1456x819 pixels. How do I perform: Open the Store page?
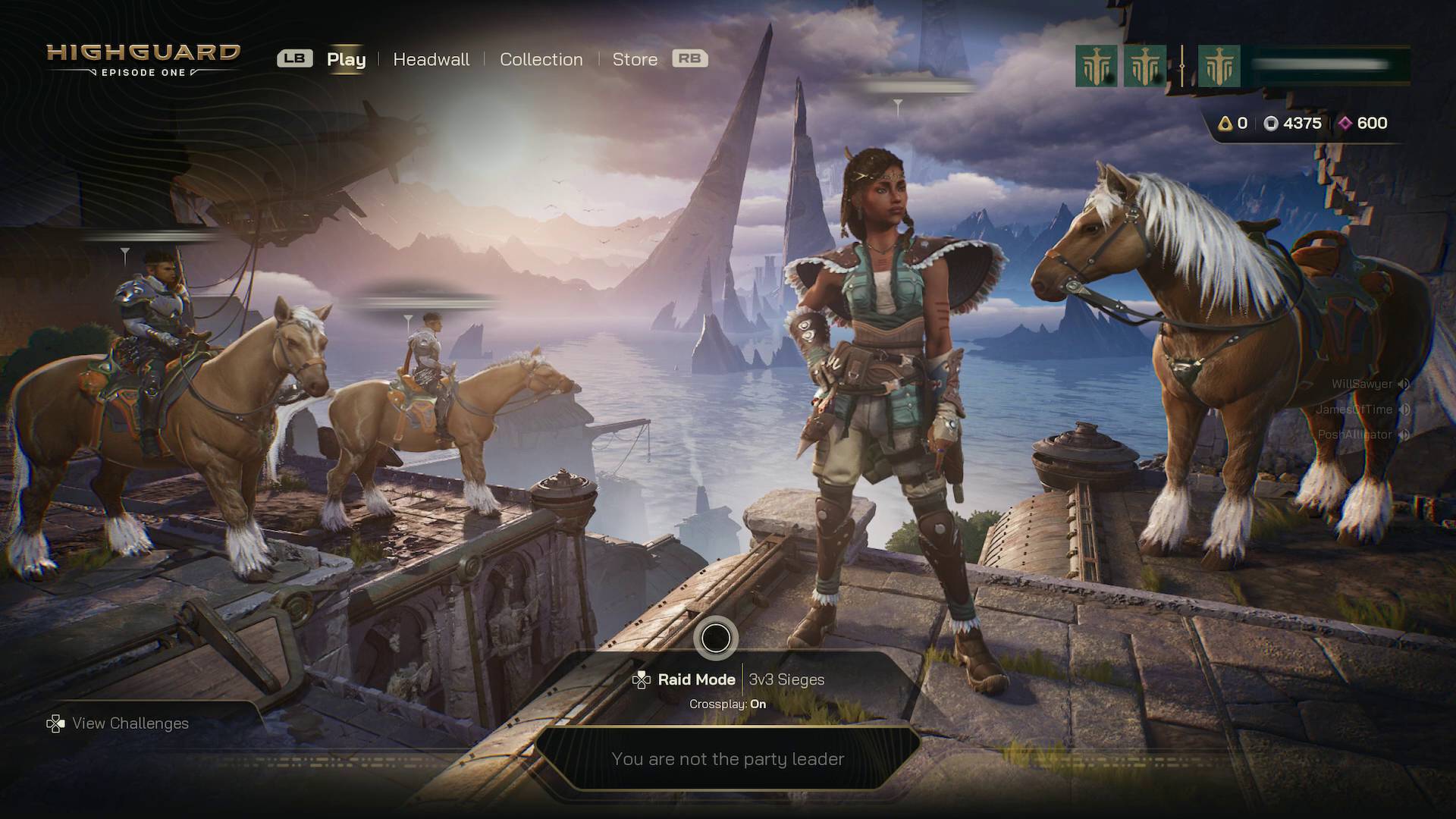[635, 59]
